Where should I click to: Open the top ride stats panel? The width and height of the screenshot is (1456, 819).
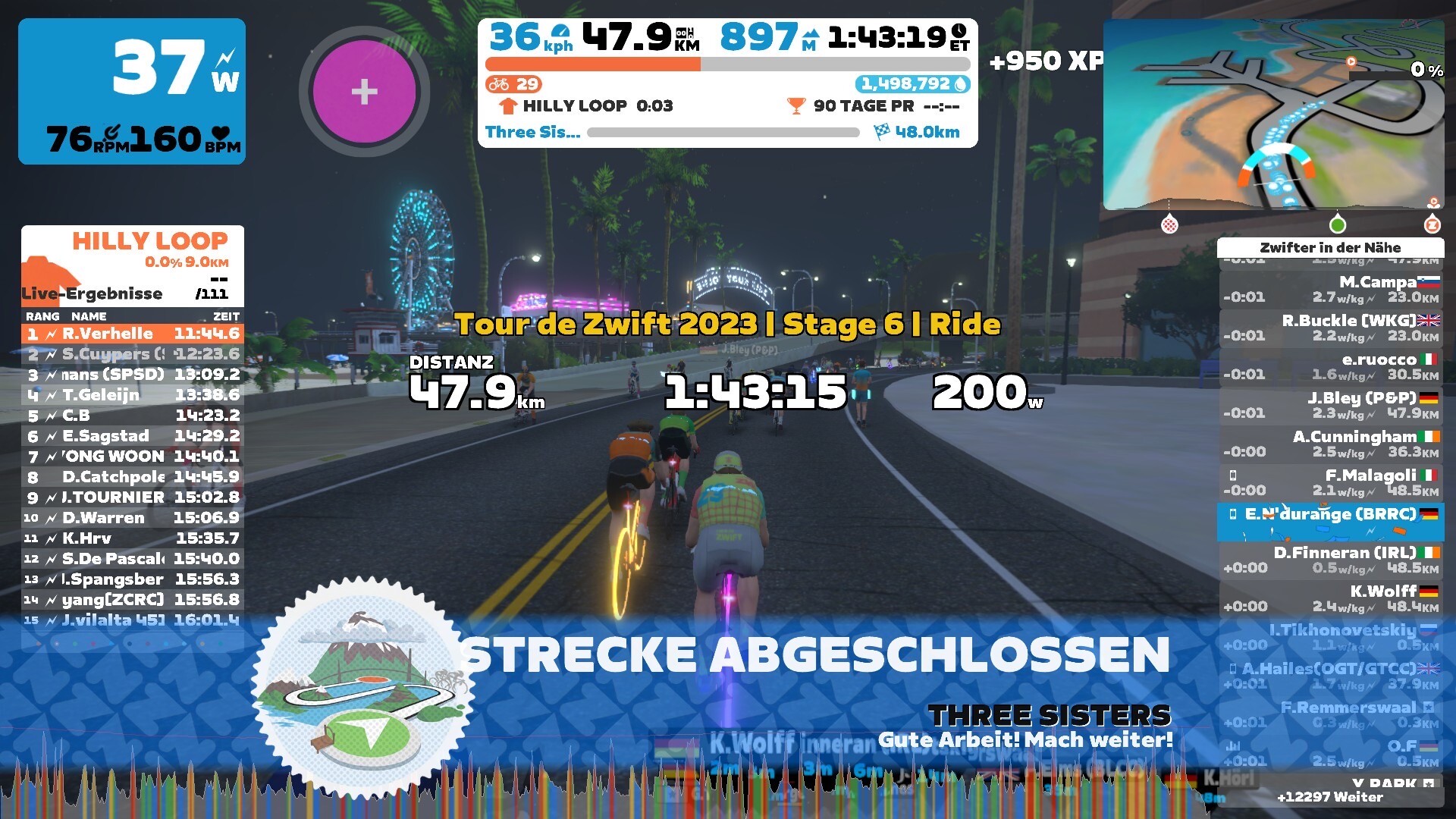click(x=727, y=83)
